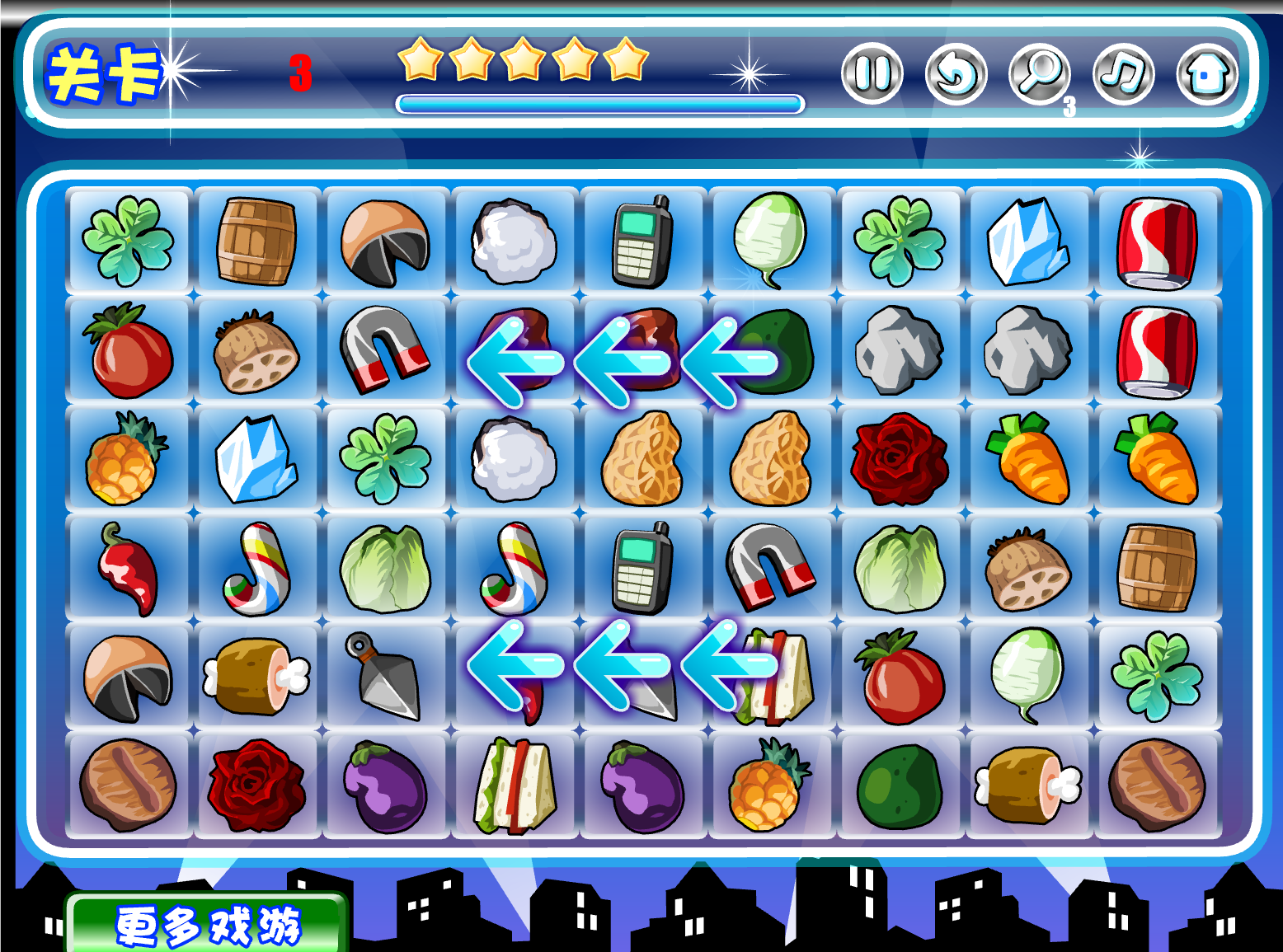Toggle the music note sound button
Viewport: 1283px width, 952px height.
1123,74
